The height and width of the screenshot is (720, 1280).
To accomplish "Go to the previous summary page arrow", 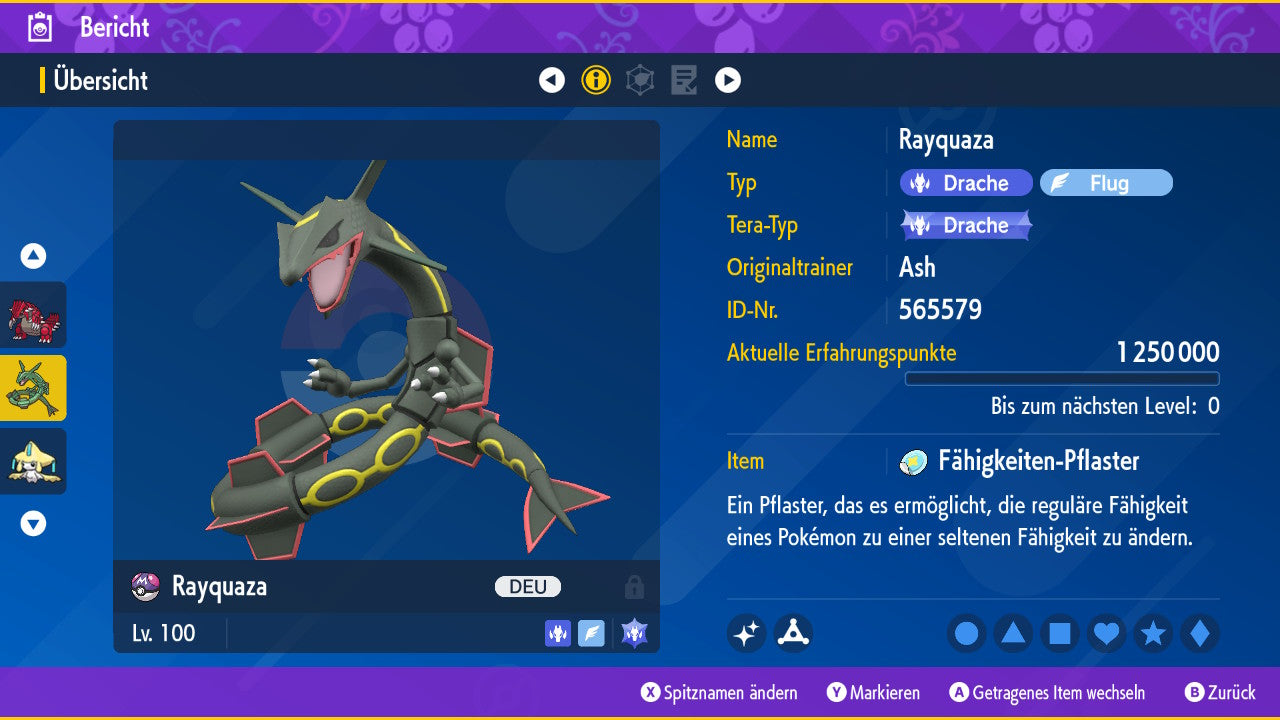I will (552, 80).
